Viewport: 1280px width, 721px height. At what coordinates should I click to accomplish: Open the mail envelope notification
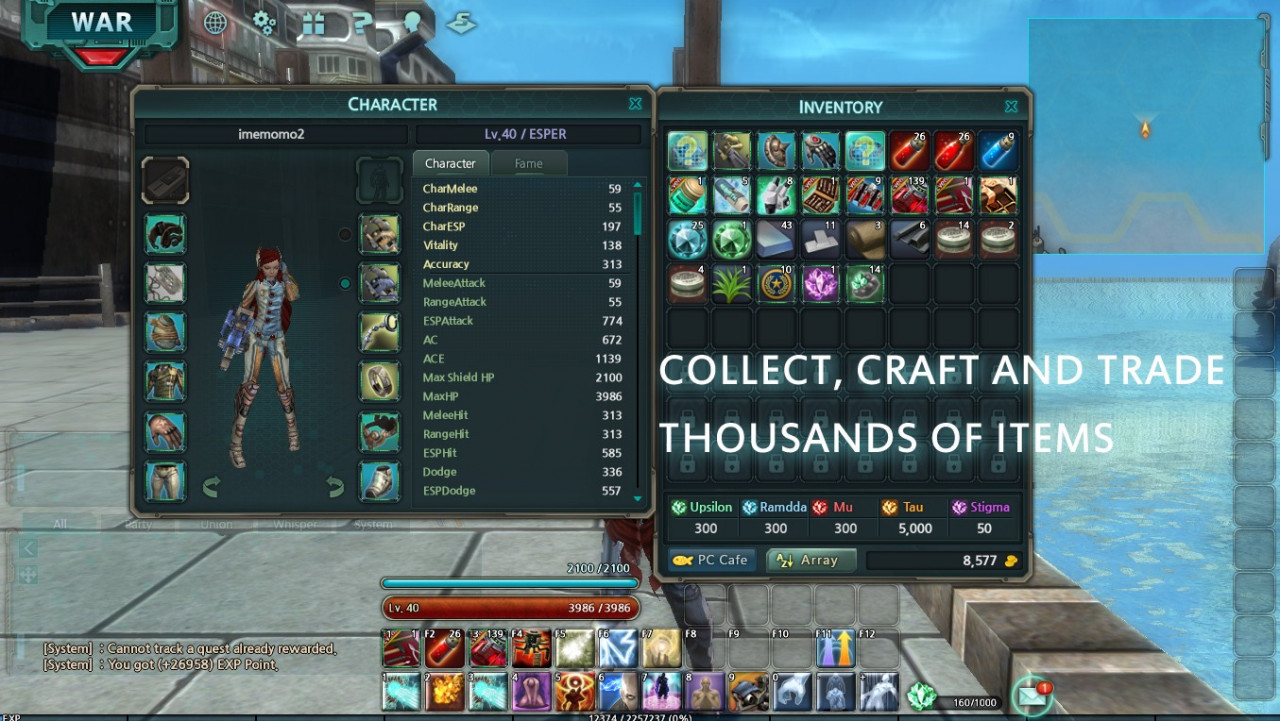pyautogui.click(x=1031, y=696)
